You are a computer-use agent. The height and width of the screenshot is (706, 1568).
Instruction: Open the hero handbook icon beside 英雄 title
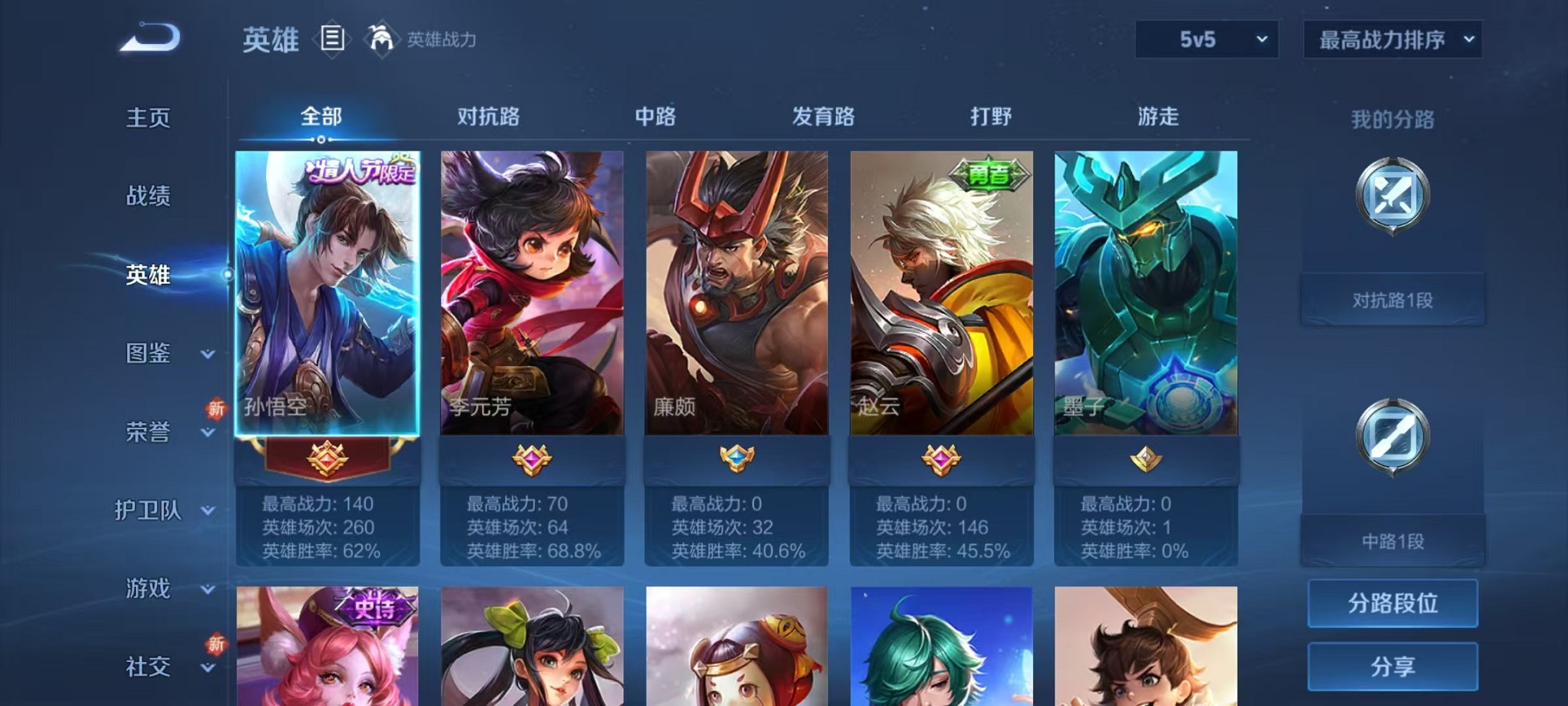[x=334, y=40]
